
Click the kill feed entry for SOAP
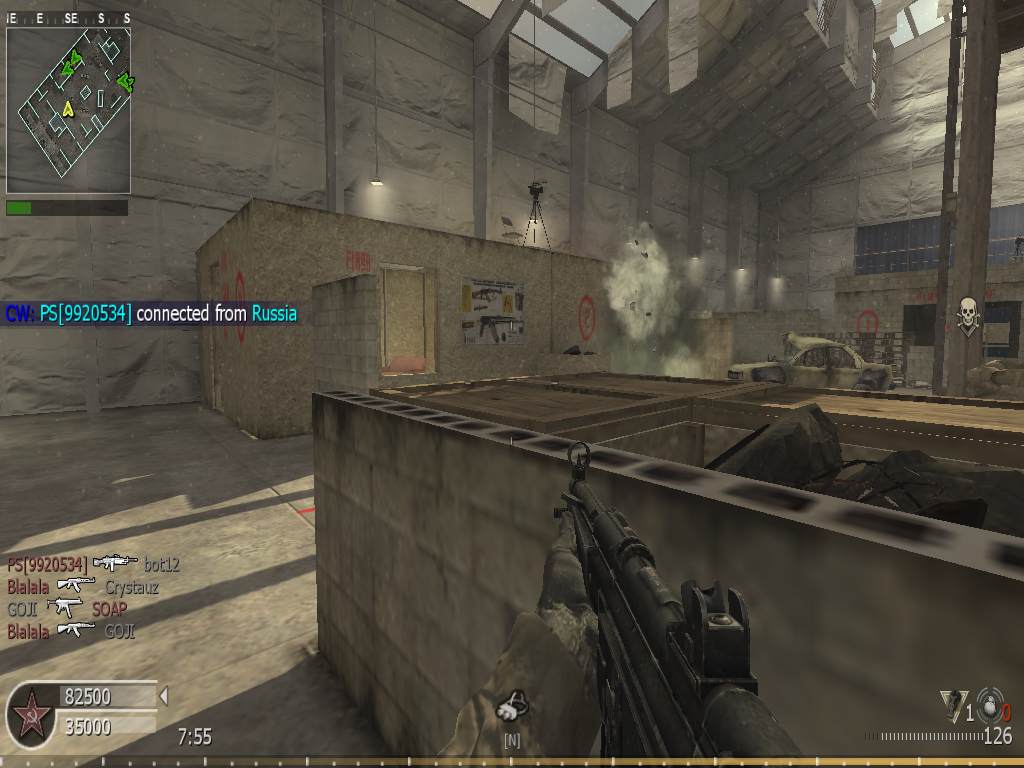coord(68,608)
